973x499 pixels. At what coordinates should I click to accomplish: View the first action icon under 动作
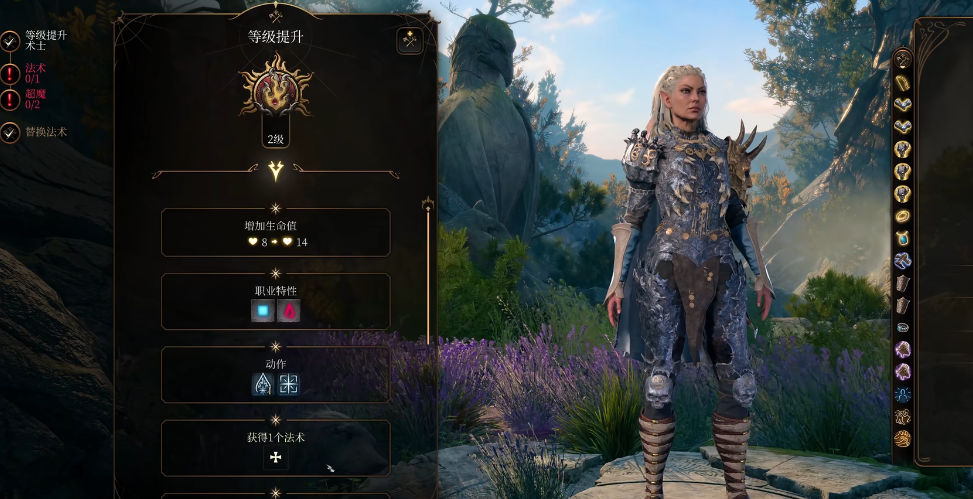[263, 384]
